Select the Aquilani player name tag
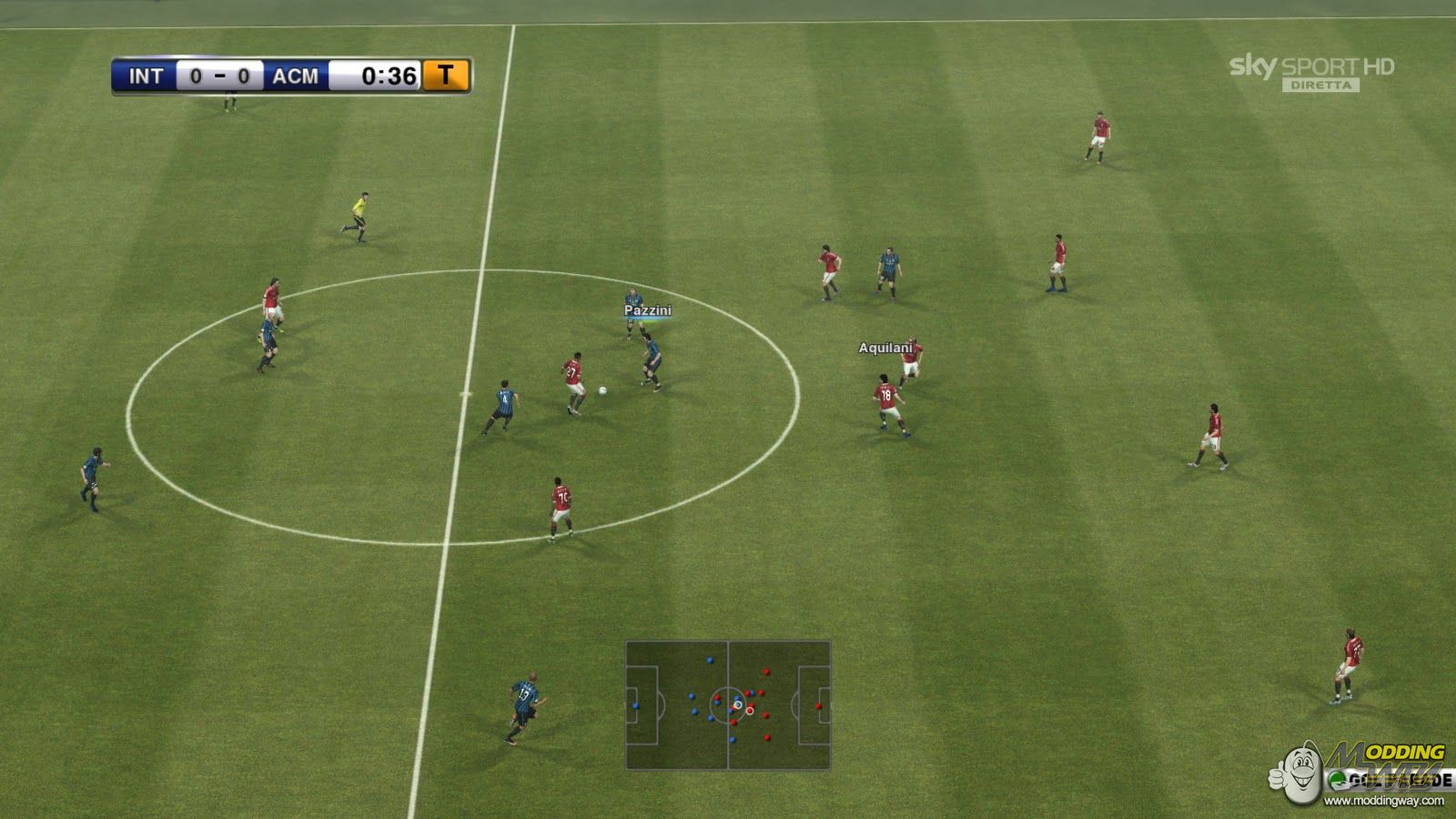The image size is (1456, 819). click(885, 348)
